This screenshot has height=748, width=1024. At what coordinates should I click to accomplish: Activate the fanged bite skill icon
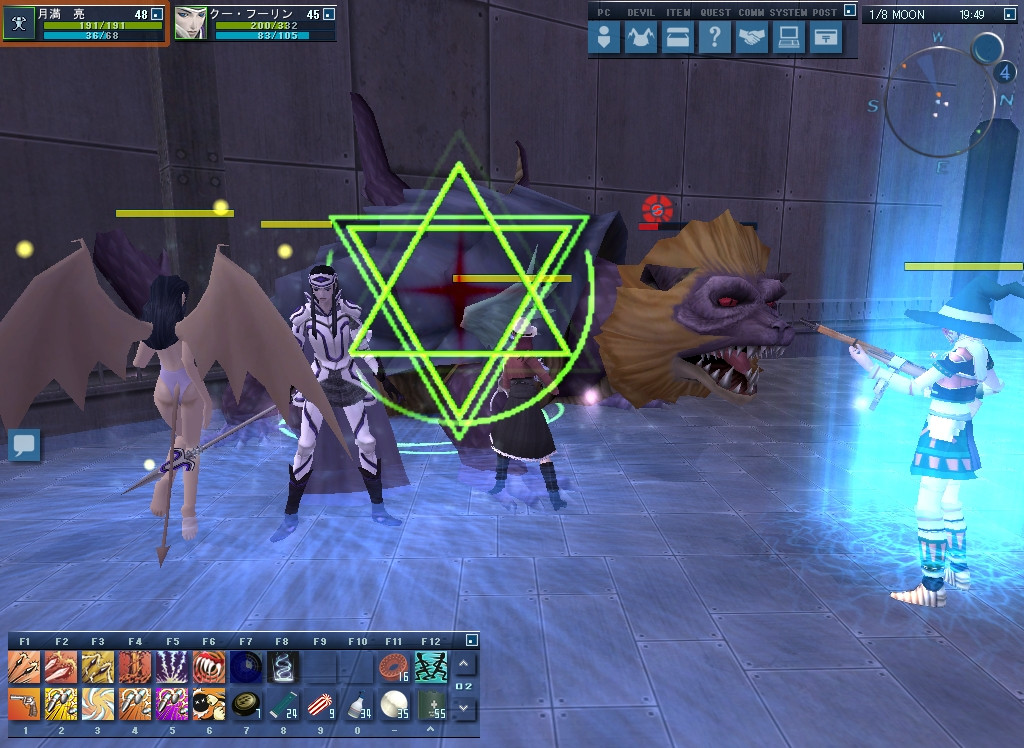tap(207, 666)
